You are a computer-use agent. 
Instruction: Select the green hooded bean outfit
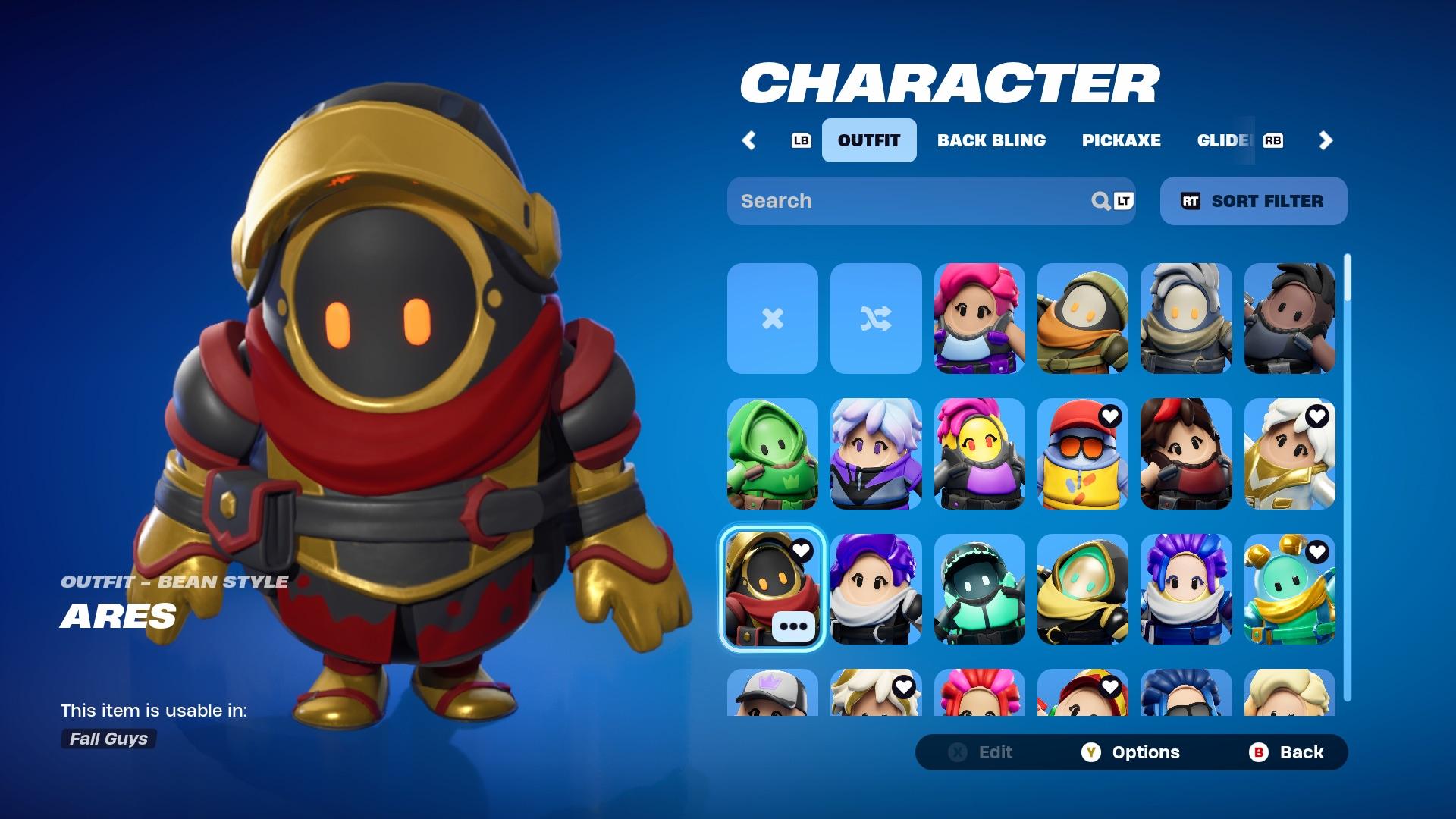pos(772,455)
